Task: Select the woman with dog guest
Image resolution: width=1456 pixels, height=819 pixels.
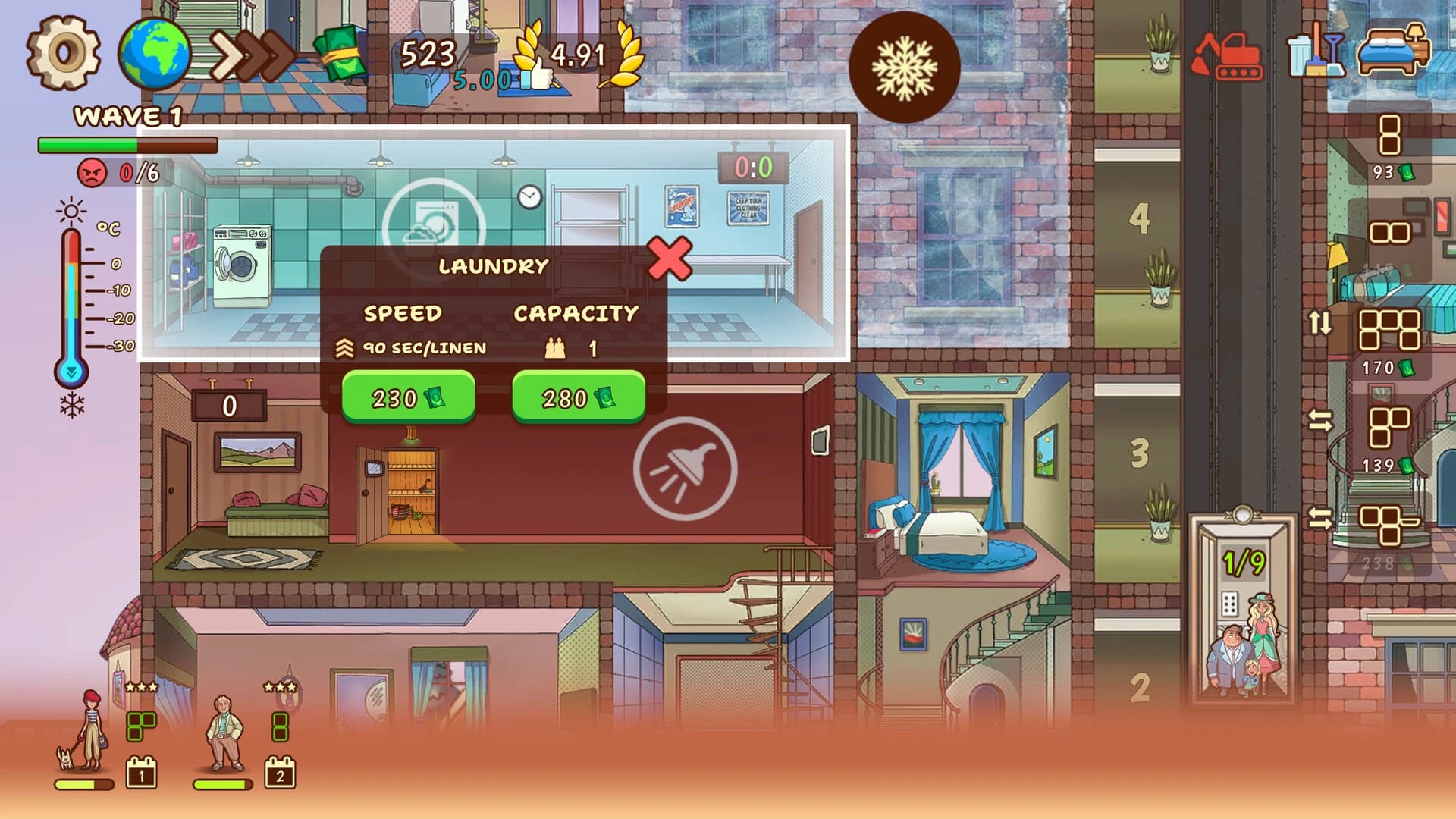Action: pos(85,731)
